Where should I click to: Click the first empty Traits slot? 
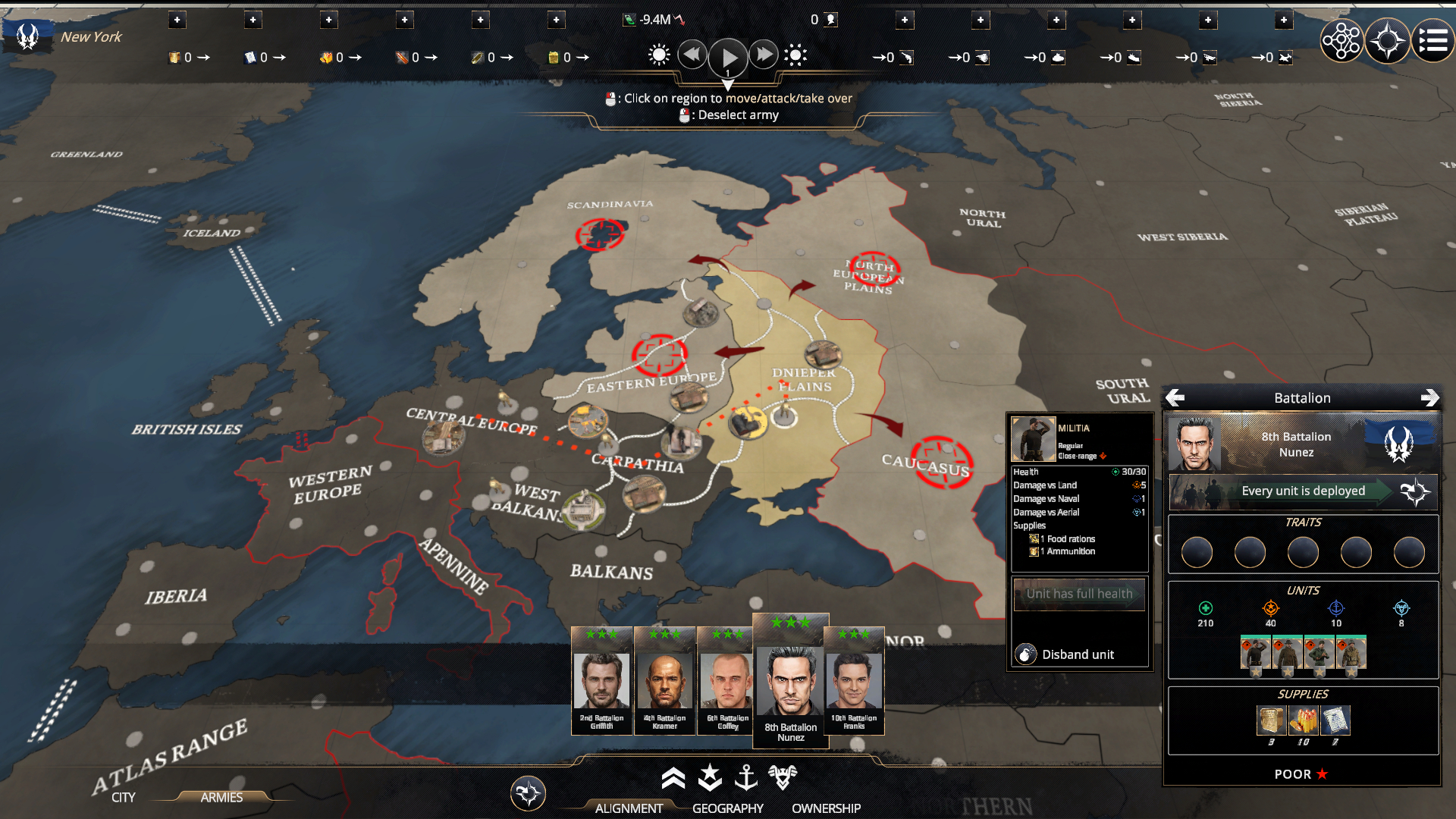[1197, 553]
